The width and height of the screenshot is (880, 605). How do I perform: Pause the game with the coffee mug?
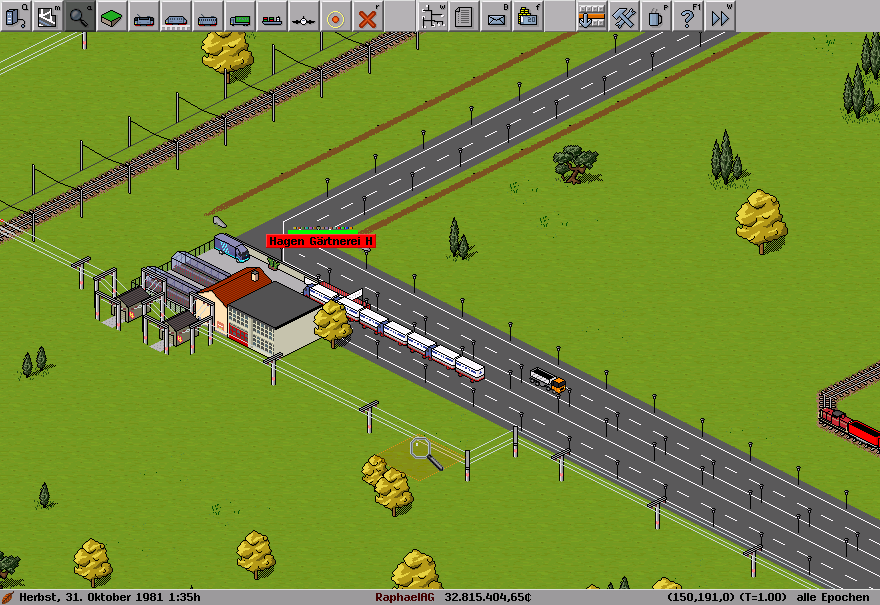656,16
